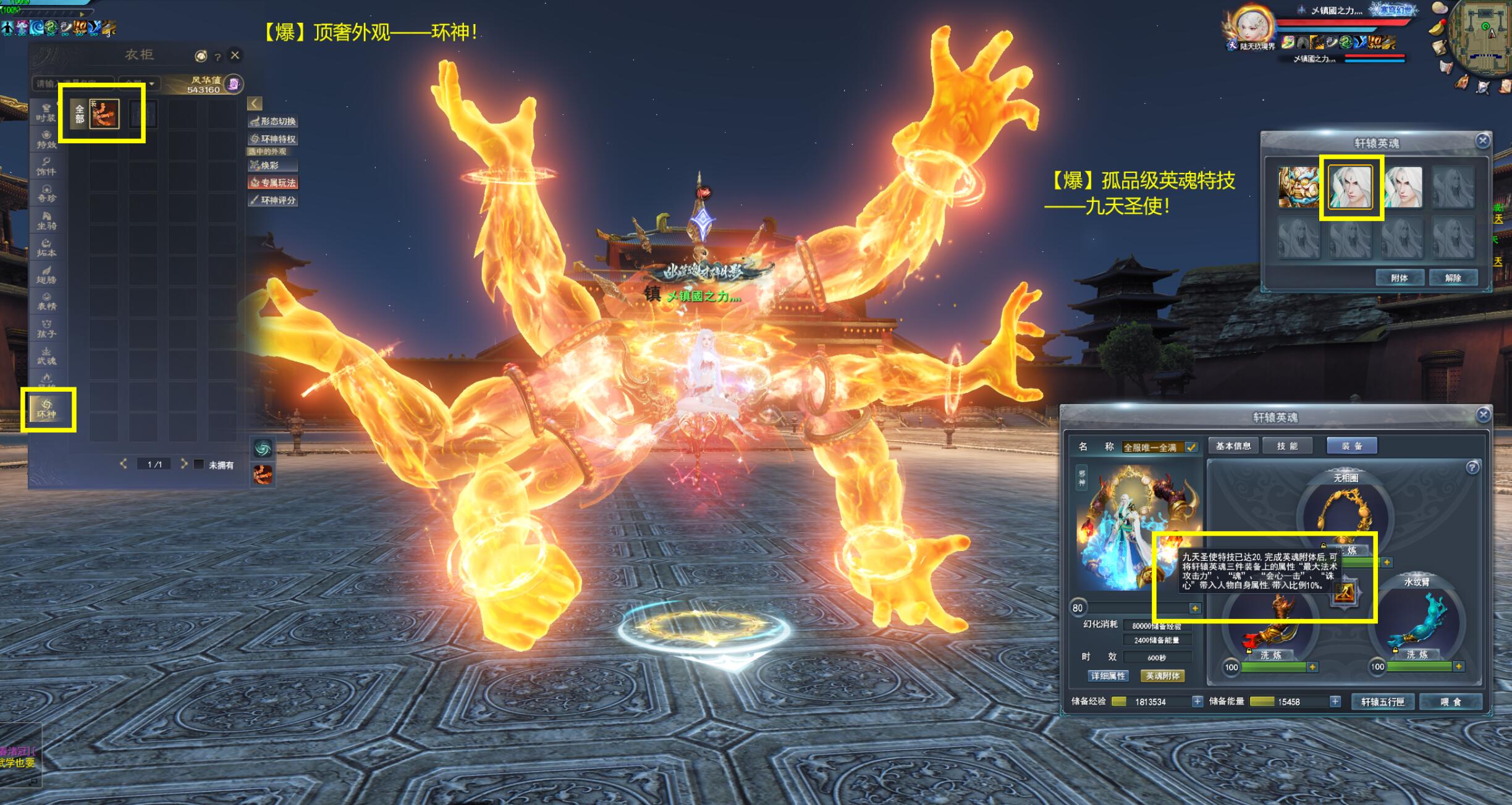Open the 轩辕五行匣 box

[x=1383, y=702]
